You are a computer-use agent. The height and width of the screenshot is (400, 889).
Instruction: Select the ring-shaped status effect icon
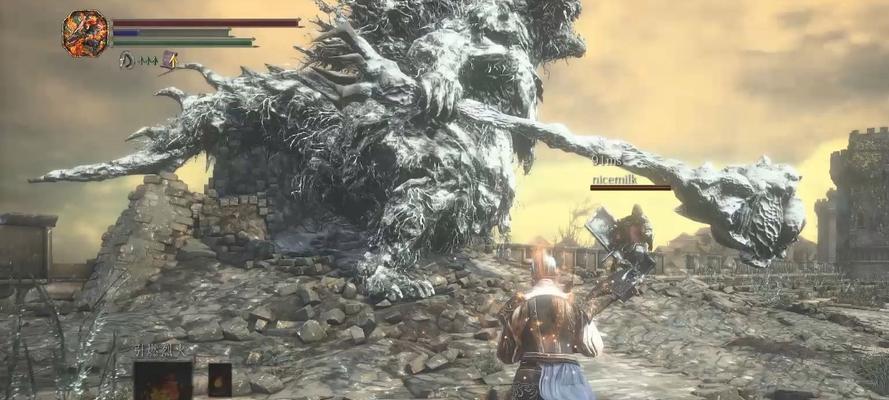coord(126,60)
